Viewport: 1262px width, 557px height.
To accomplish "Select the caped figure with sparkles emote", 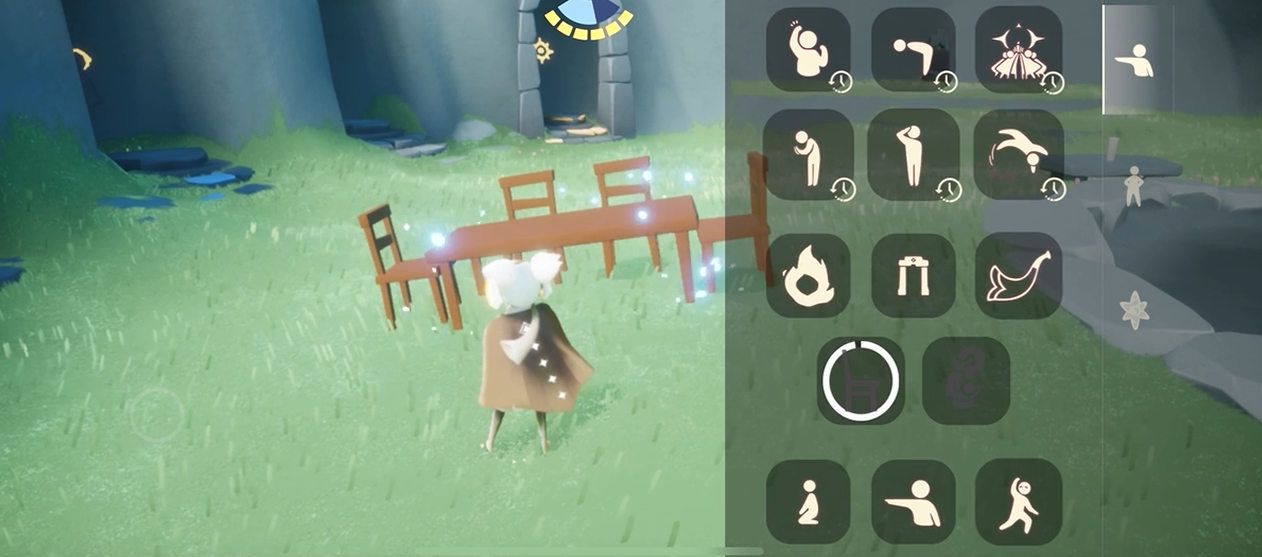I will [x=1018, y=50].
